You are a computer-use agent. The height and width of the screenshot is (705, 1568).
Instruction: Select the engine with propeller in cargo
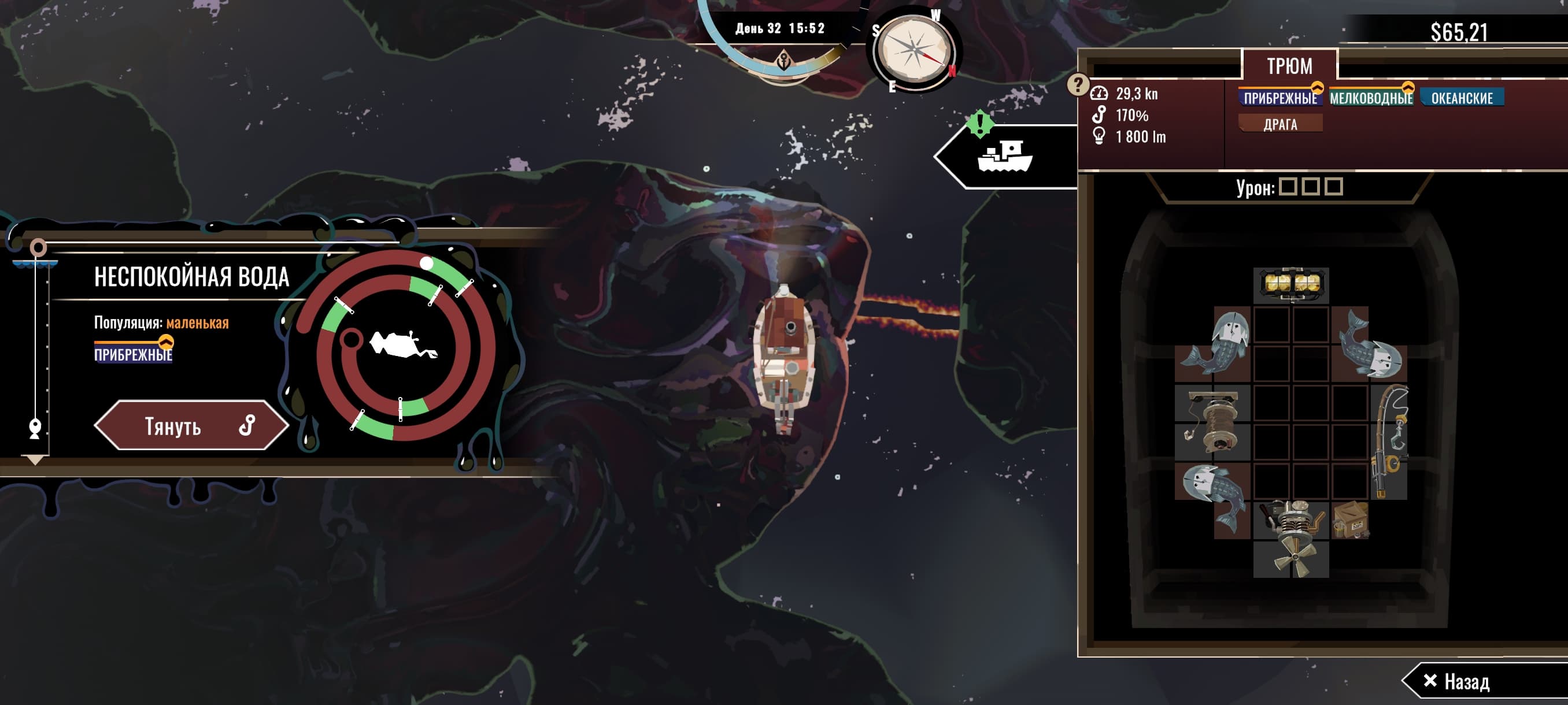click(x=1291, y=539)
